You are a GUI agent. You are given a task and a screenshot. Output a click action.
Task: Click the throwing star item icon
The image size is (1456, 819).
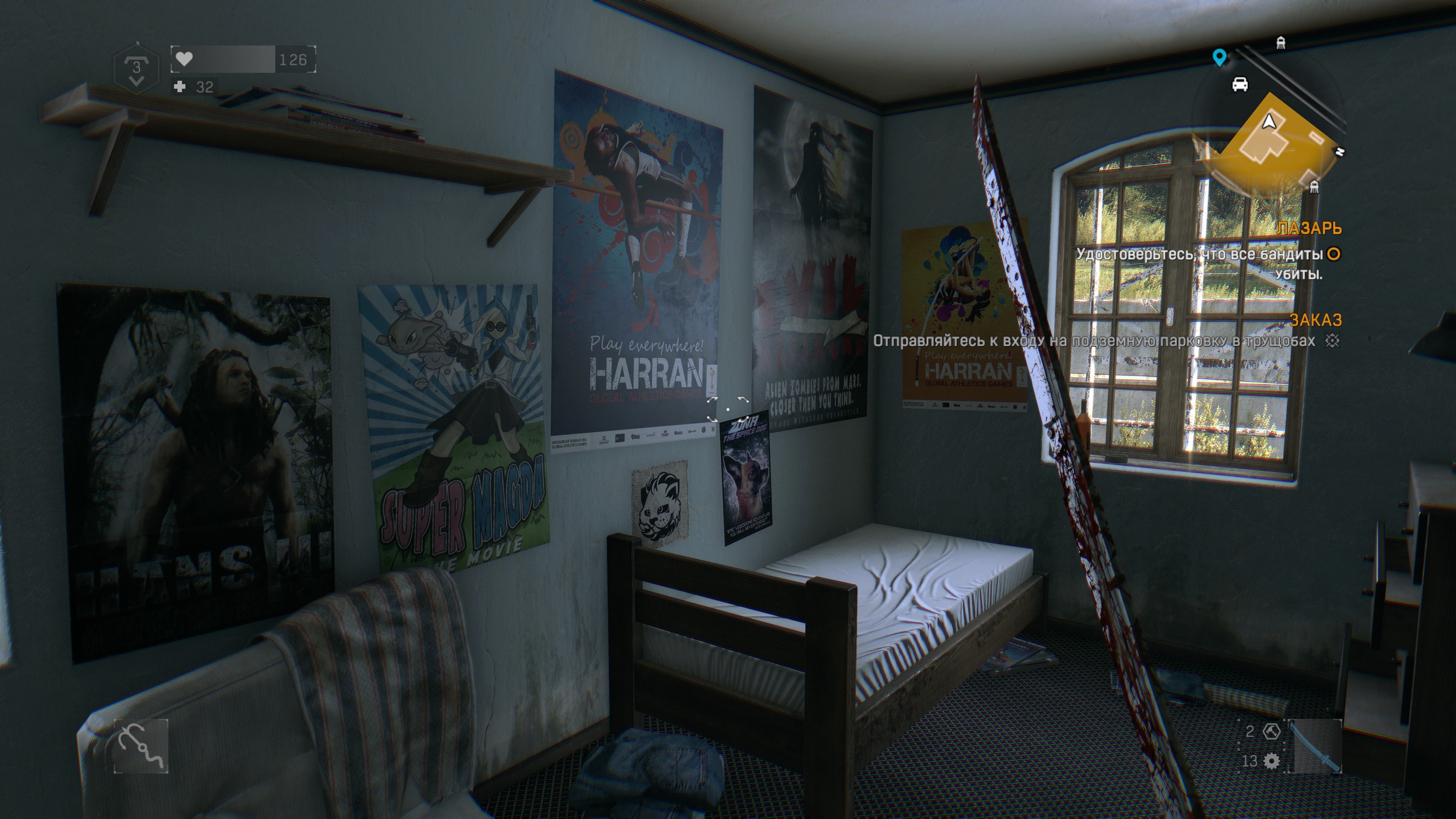1271,731
